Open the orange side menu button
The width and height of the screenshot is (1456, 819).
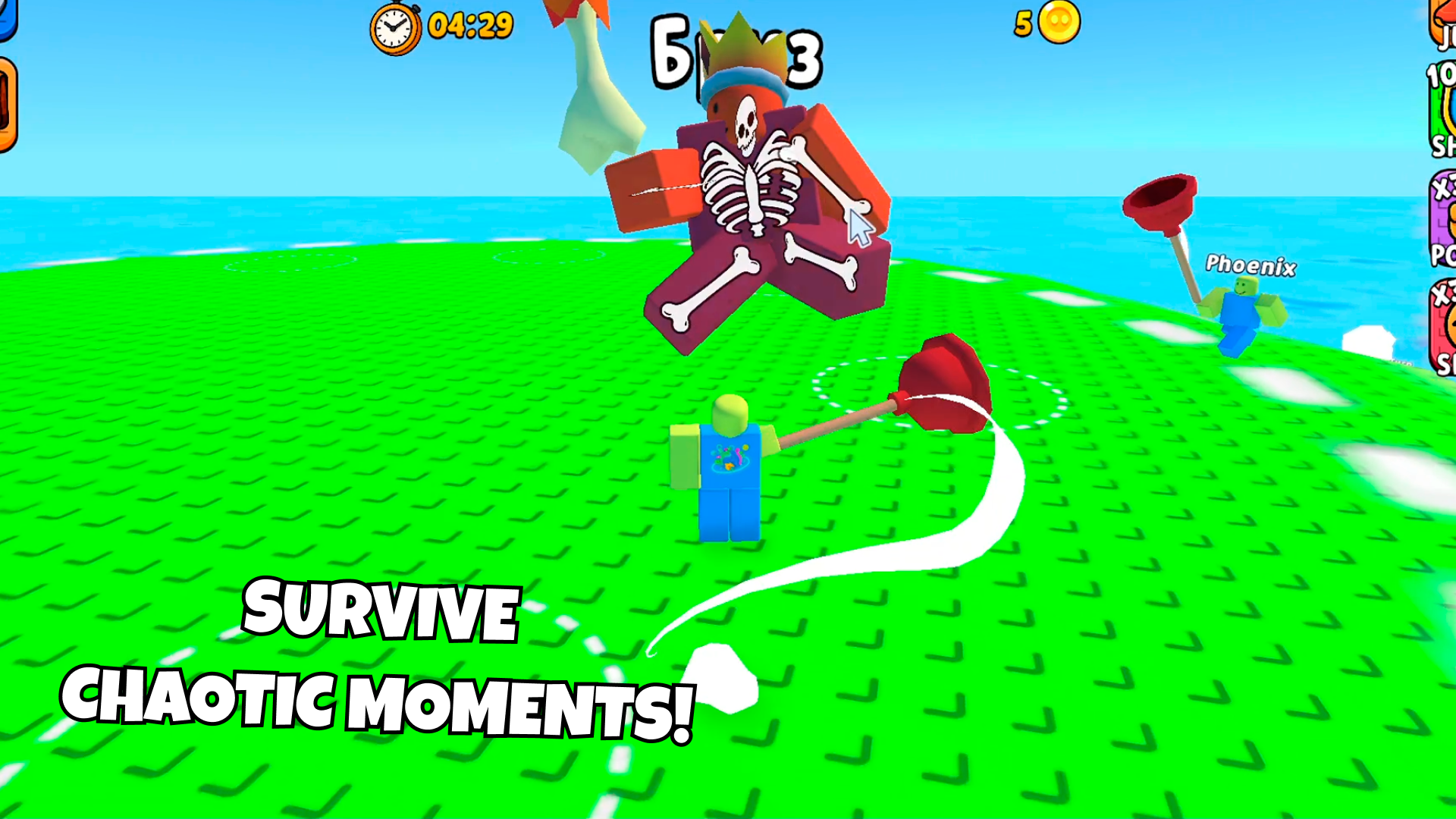pos(7,105)
